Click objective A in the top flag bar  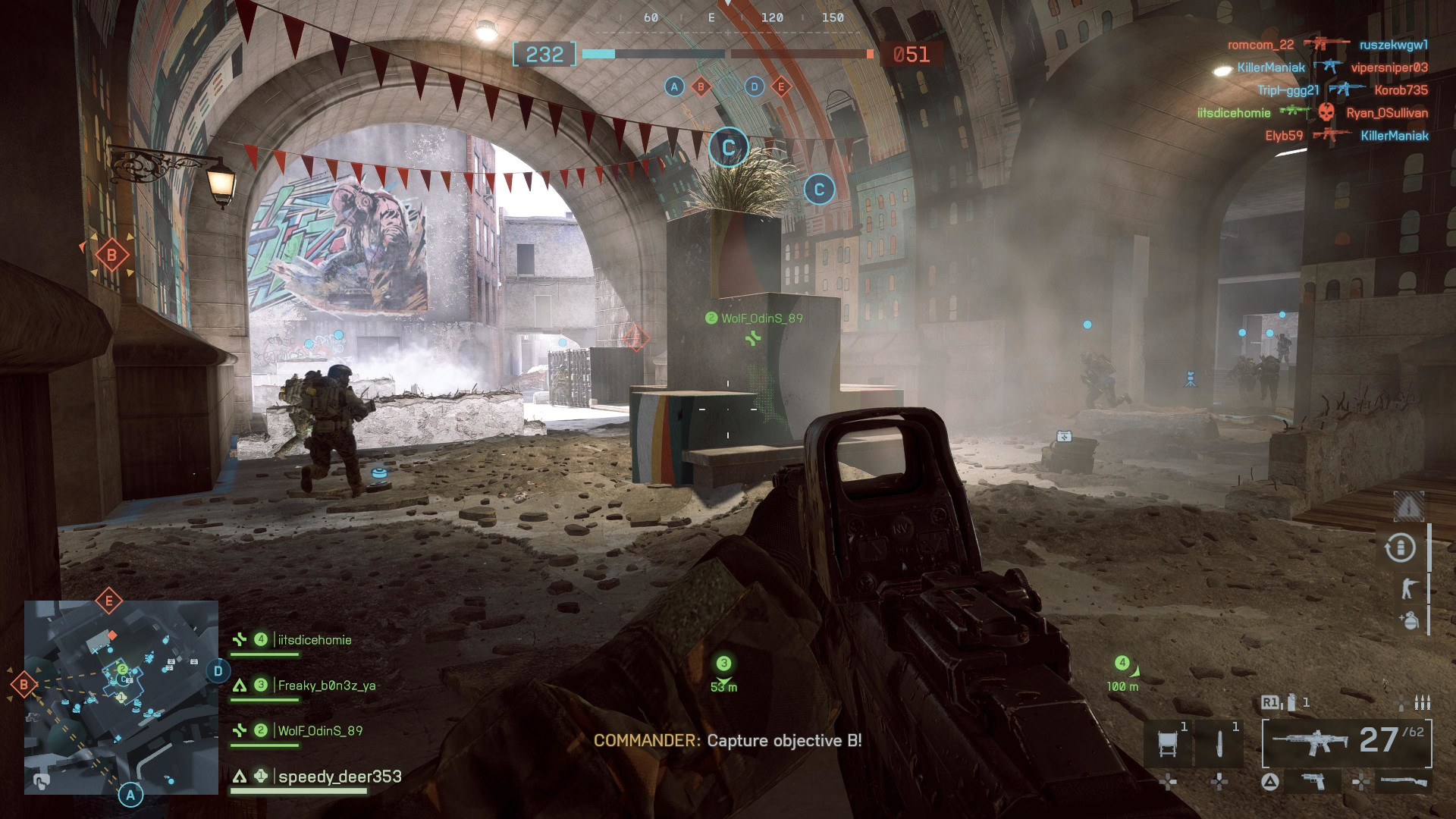(x=674, y=86)
